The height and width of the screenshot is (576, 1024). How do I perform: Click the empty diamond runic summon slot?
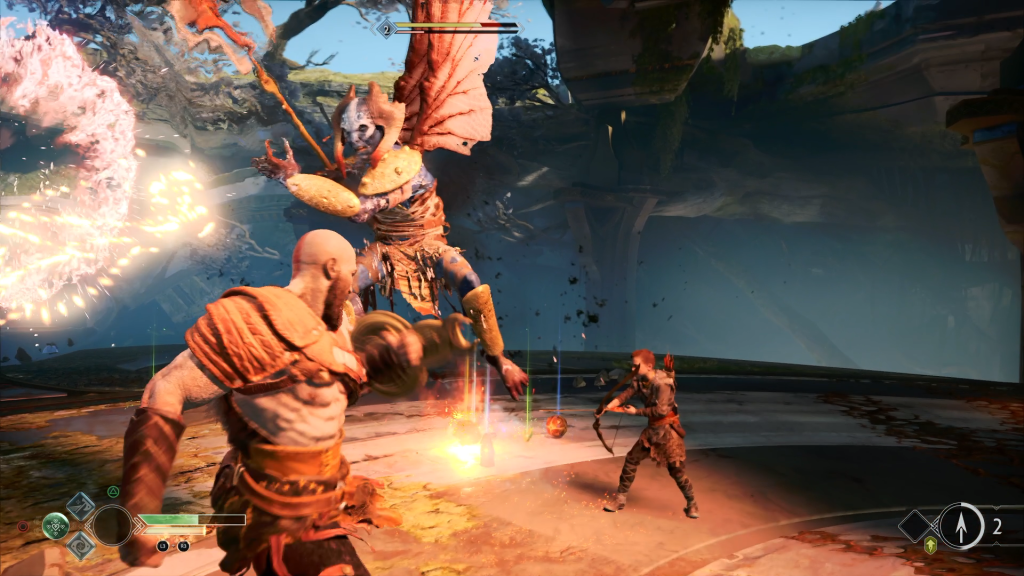click(x=915, y=526)
